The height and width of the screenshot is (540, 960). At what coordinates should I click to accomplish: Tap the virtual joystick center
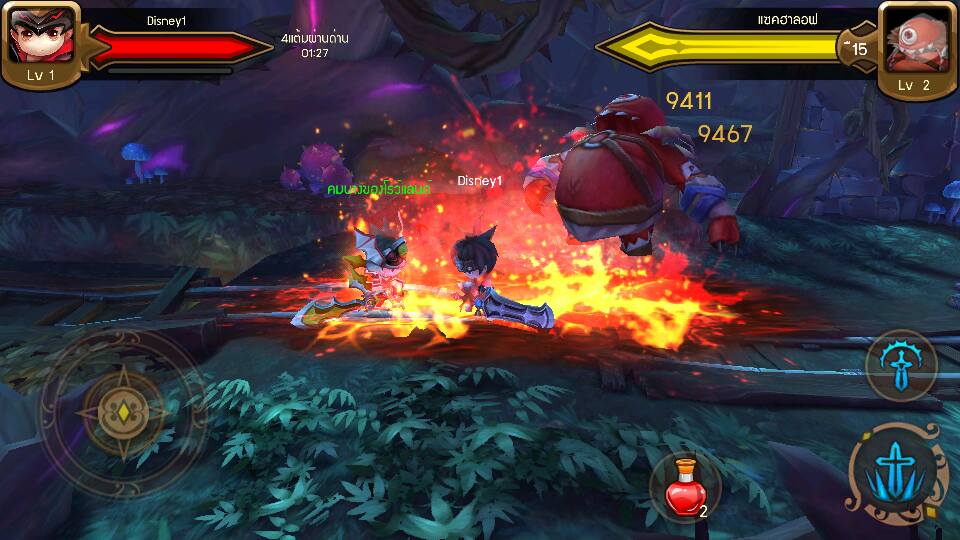click(x=123, y=411)
